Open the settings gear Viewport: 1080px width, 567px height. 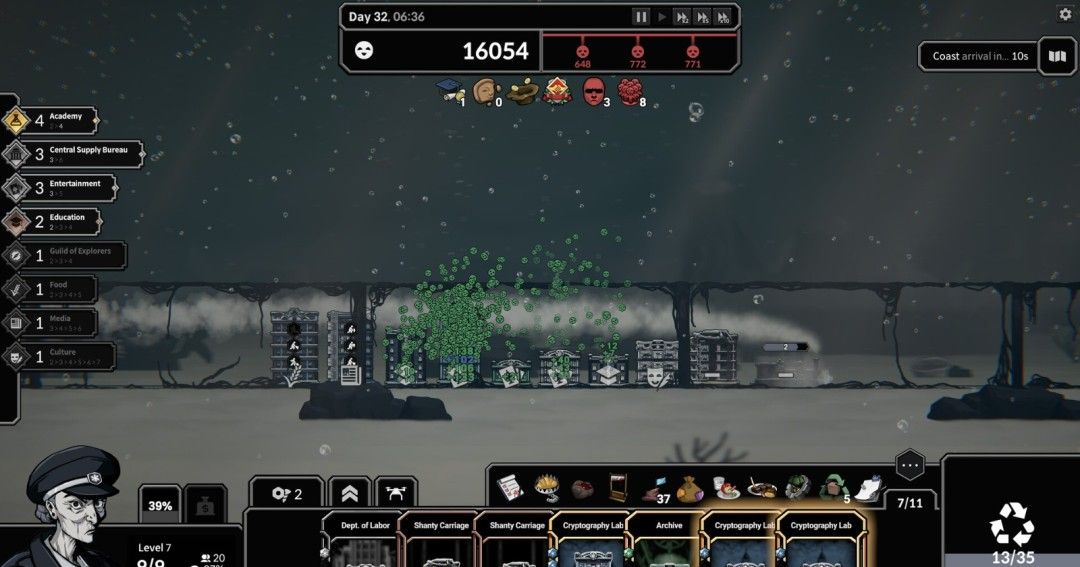pyautogui.click(x=1065, y=14)
